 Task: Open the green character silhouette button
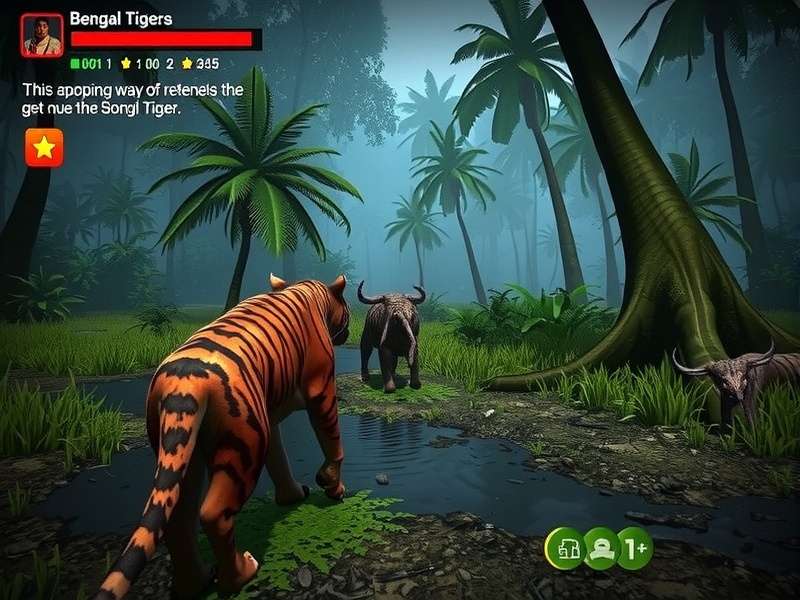(x=600, y=548)
